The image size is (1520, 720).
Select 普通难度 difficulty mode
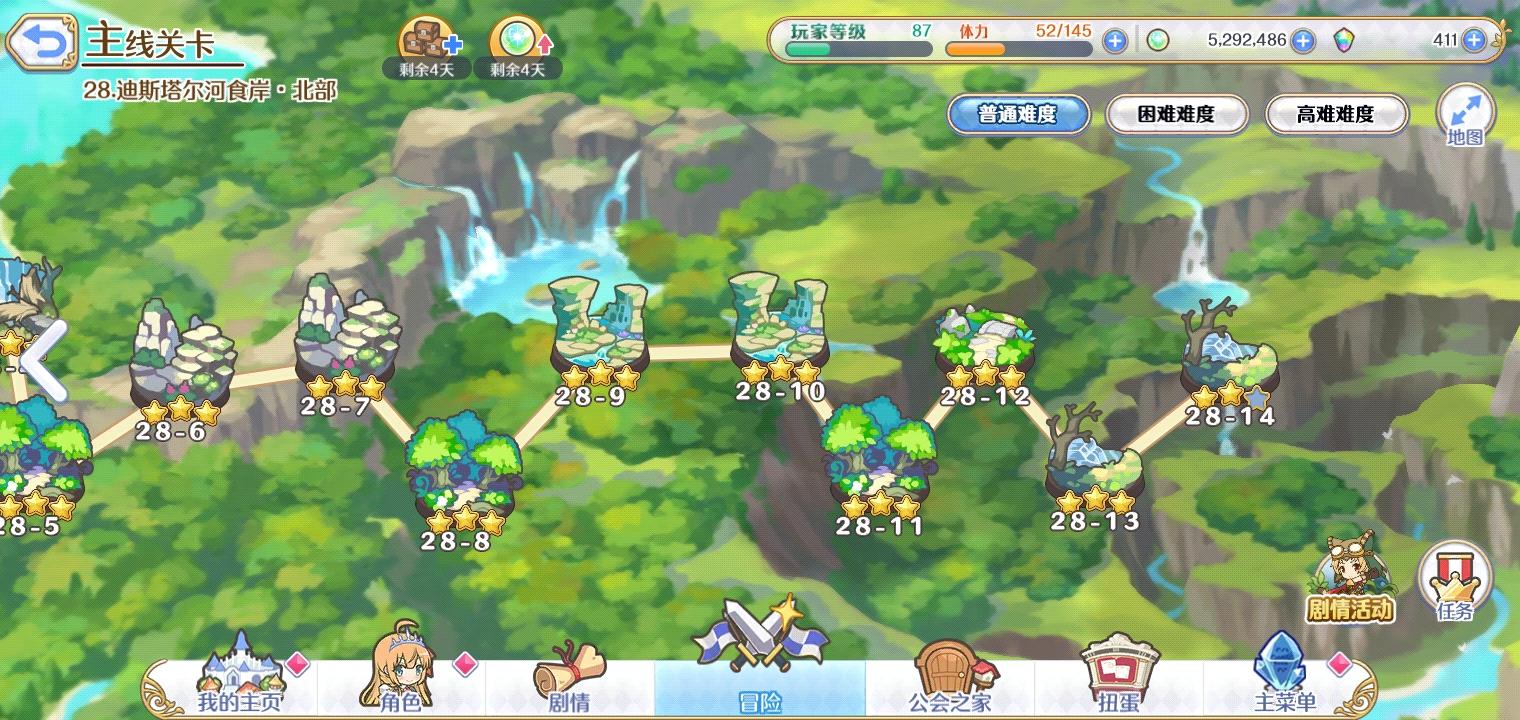1018,115
